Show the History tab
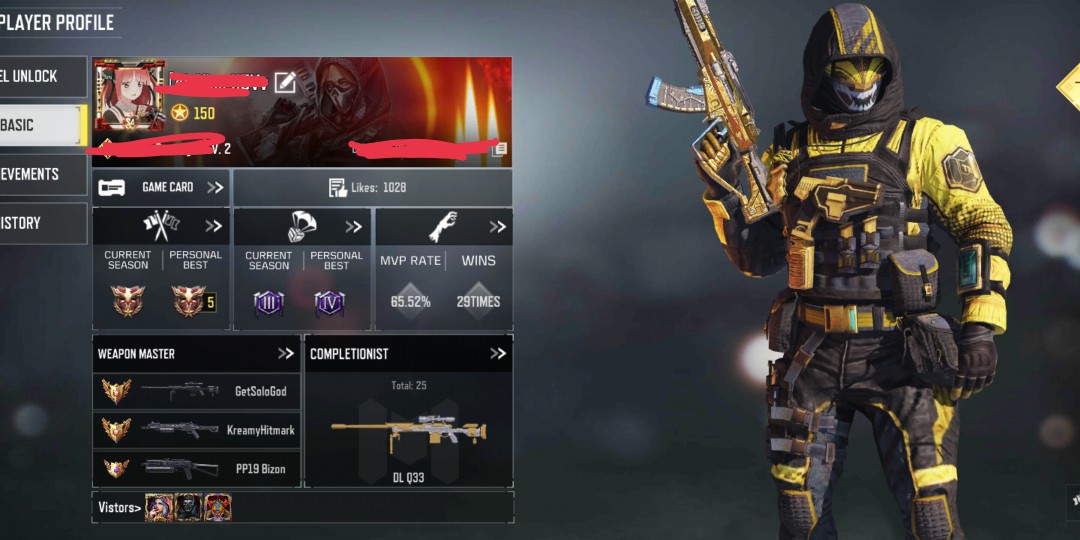 [42, 223]
